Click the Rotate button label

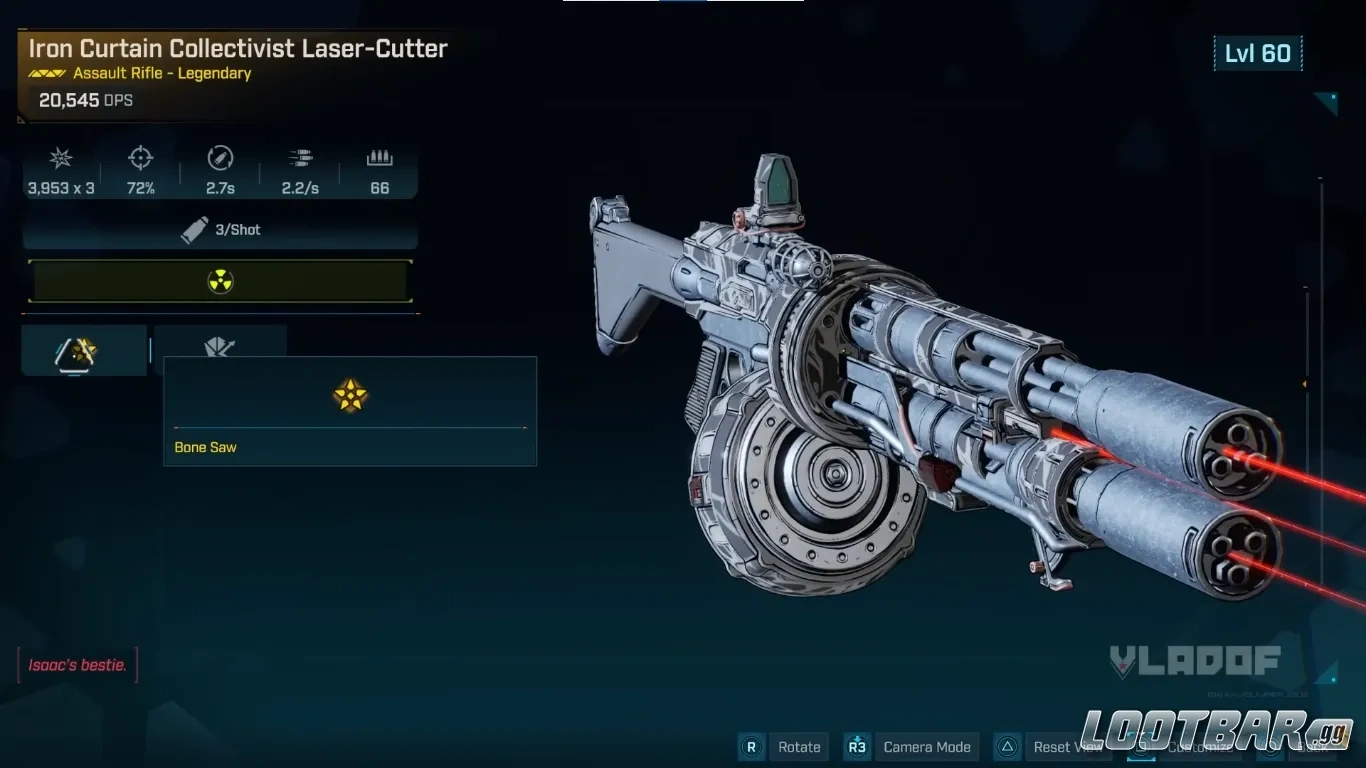(x=798, y=747)
